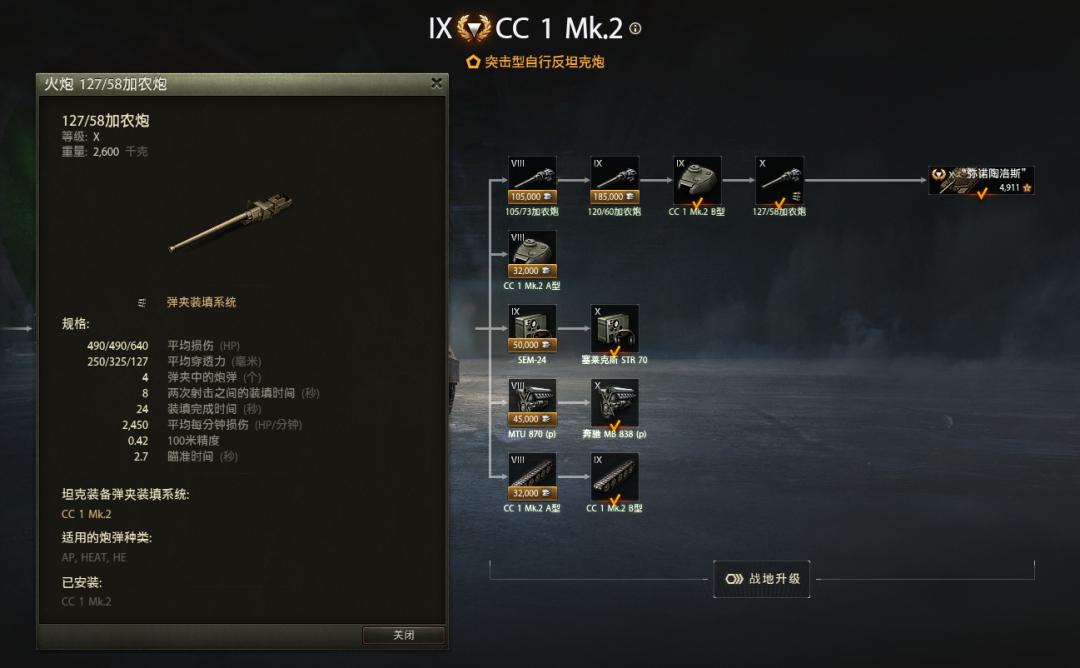The image size is (1080, 668).
Task: Select the 120/60加农炮 gun module
Action: coord(615,181)
